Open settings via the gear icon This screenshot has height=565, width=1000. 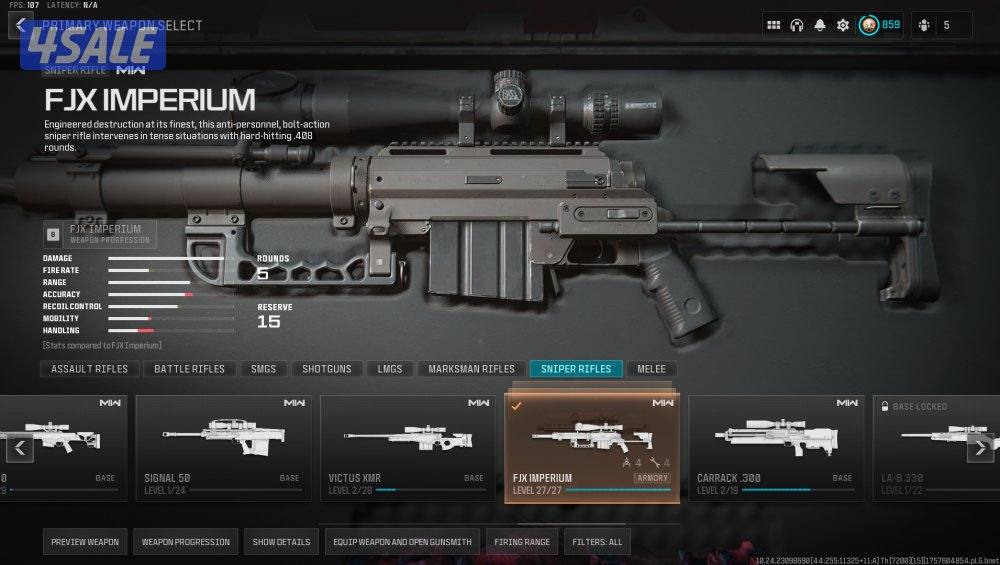[843, 25]
